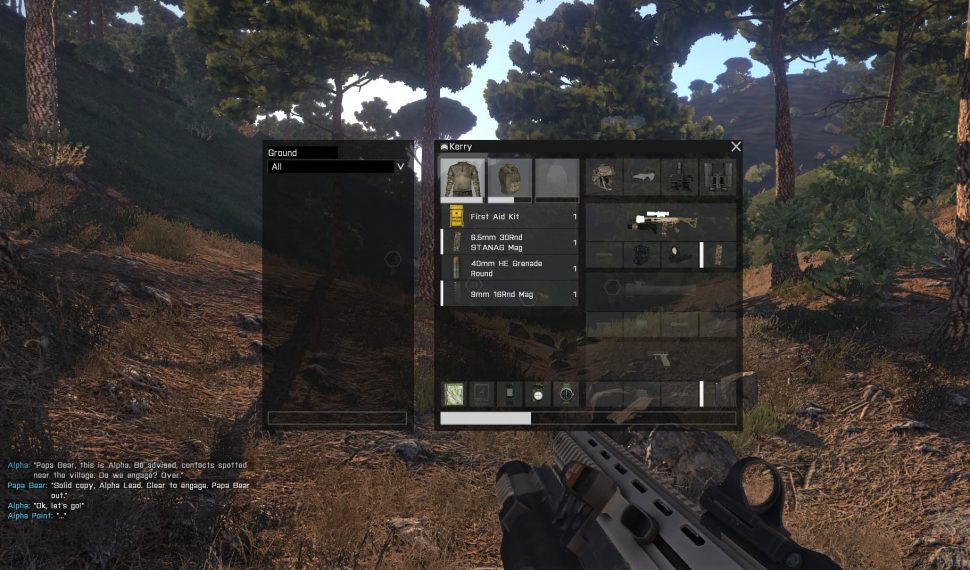Close the Kerry inventory window
The width and height of the screenshot is (970, 570).
tap(736, 147)
